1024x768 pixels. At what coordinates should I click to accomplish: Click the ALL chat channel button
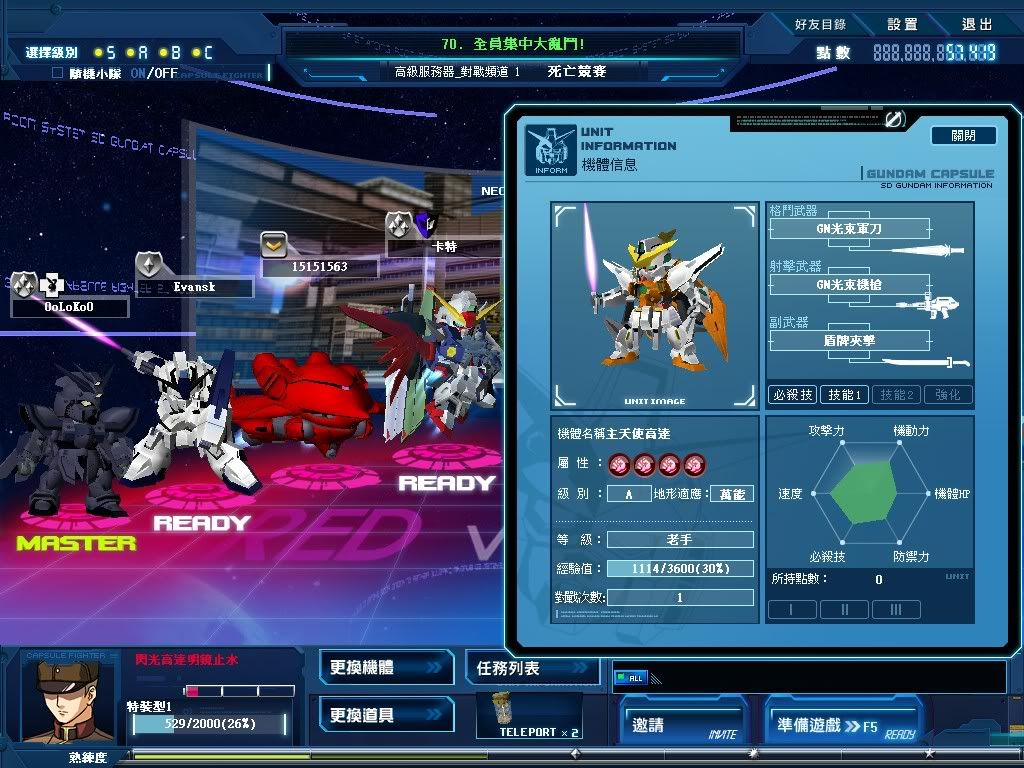click(631, 678)
